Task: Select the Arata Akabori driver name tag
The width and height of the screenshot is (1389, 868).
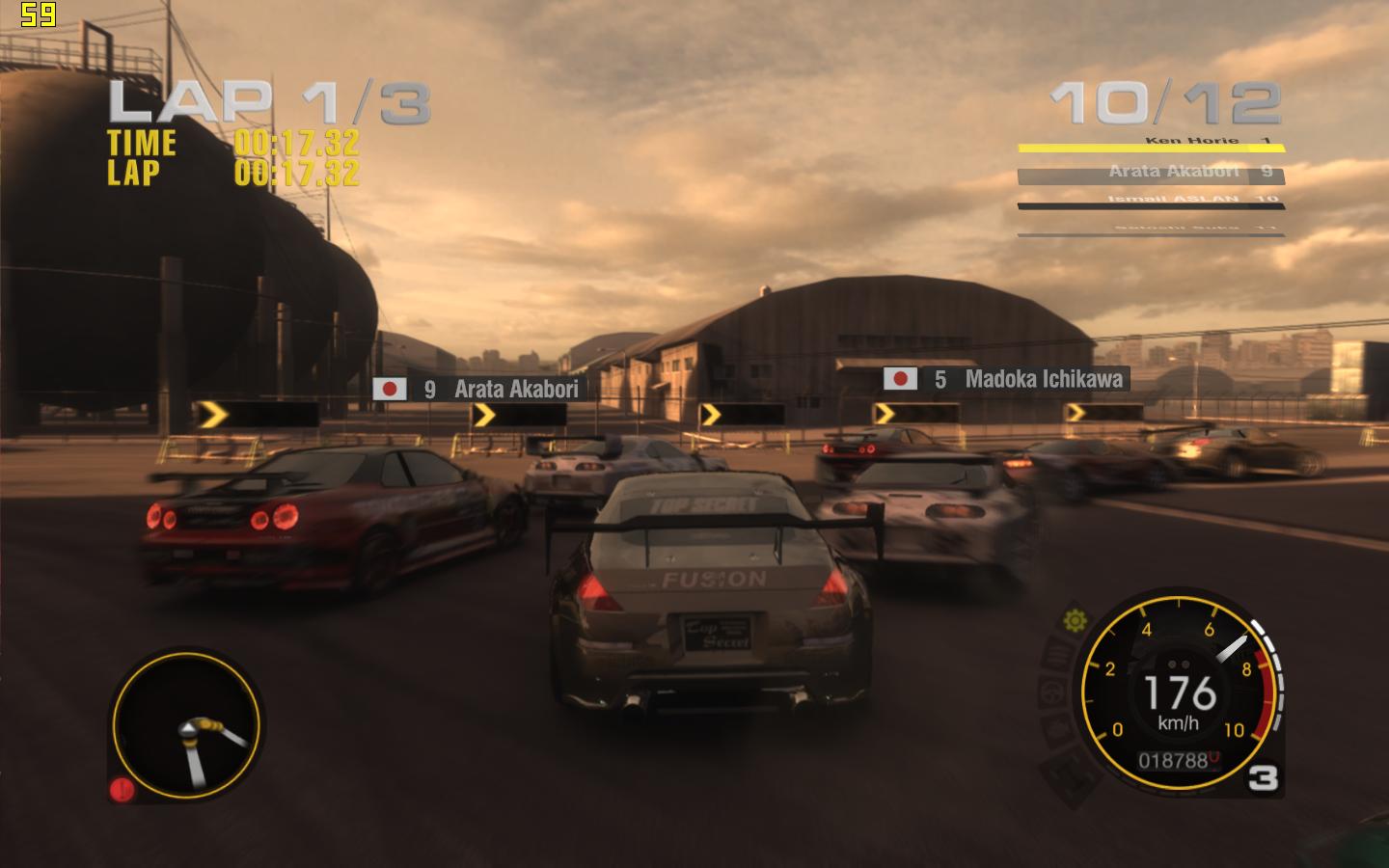Action: pos(479,389)
